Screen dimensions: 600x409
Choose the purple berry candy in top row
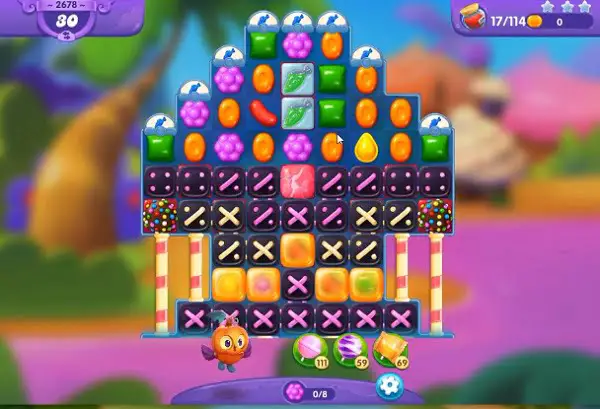(x=297, y=44)
